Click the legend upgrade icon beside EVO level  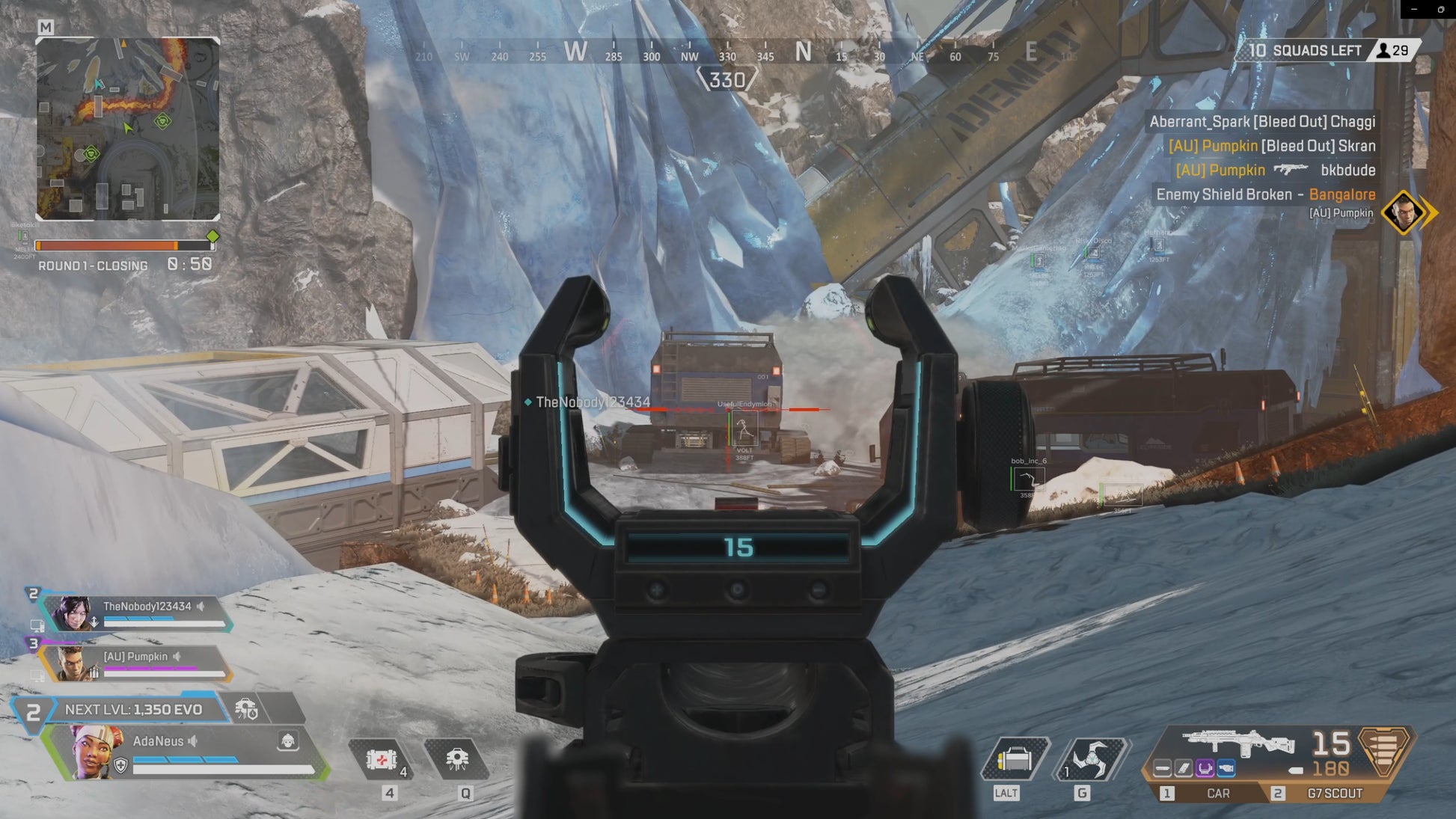[246, 708]
